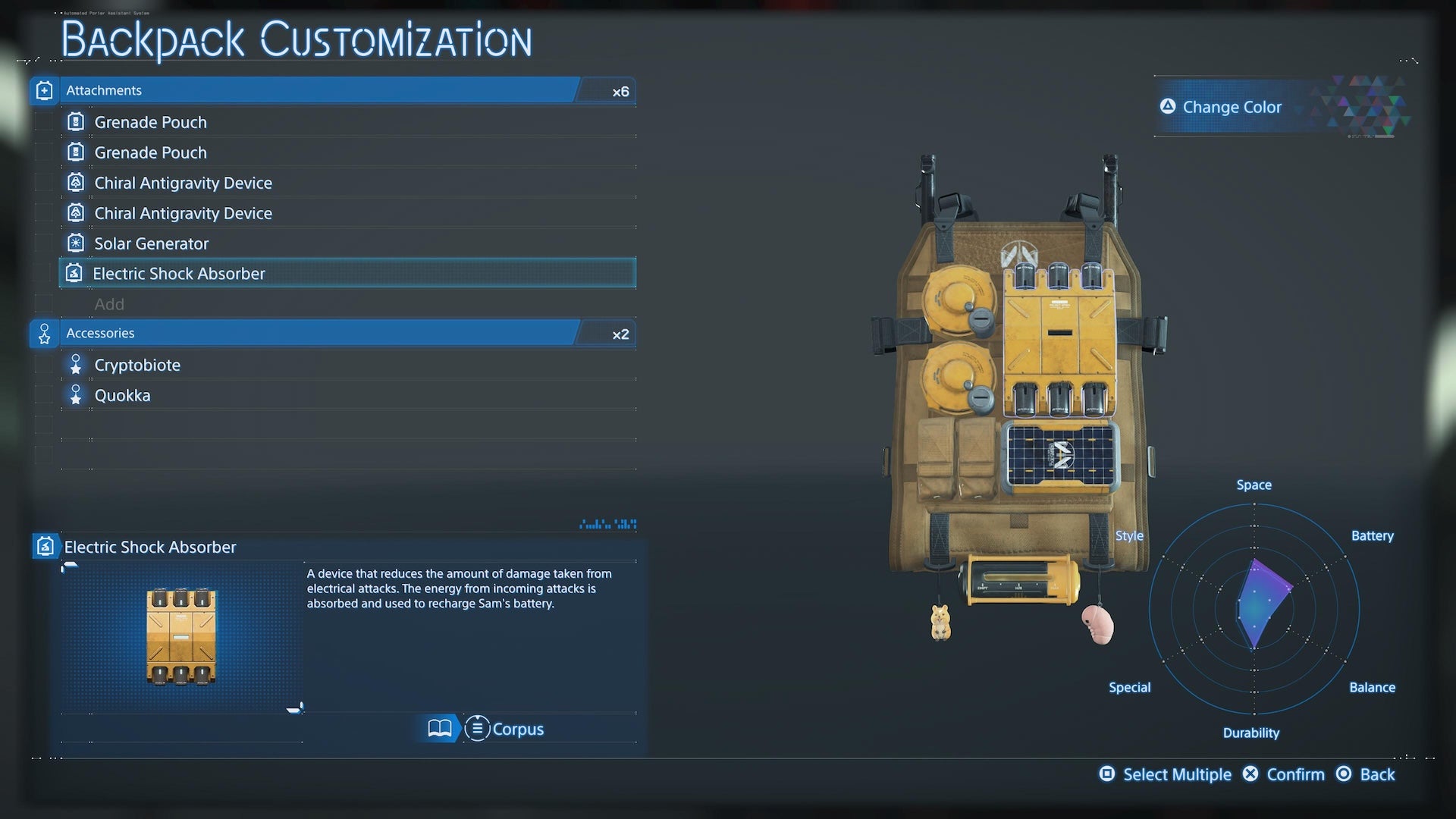
Task: Open the Change Color option
Action: pyautogui.click(x=1231, y=107)
